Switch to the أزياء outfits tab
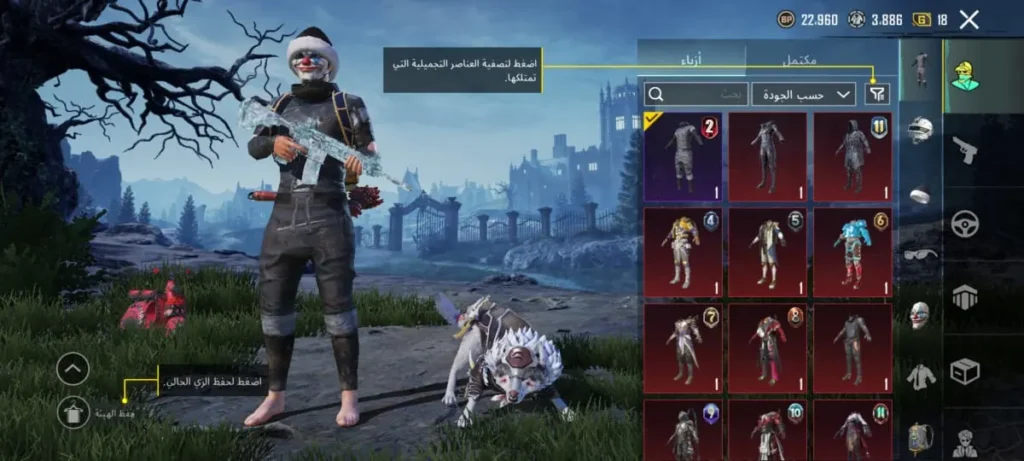The width and height of the screenshot is (1024, 461). click(x=691, y=60)
